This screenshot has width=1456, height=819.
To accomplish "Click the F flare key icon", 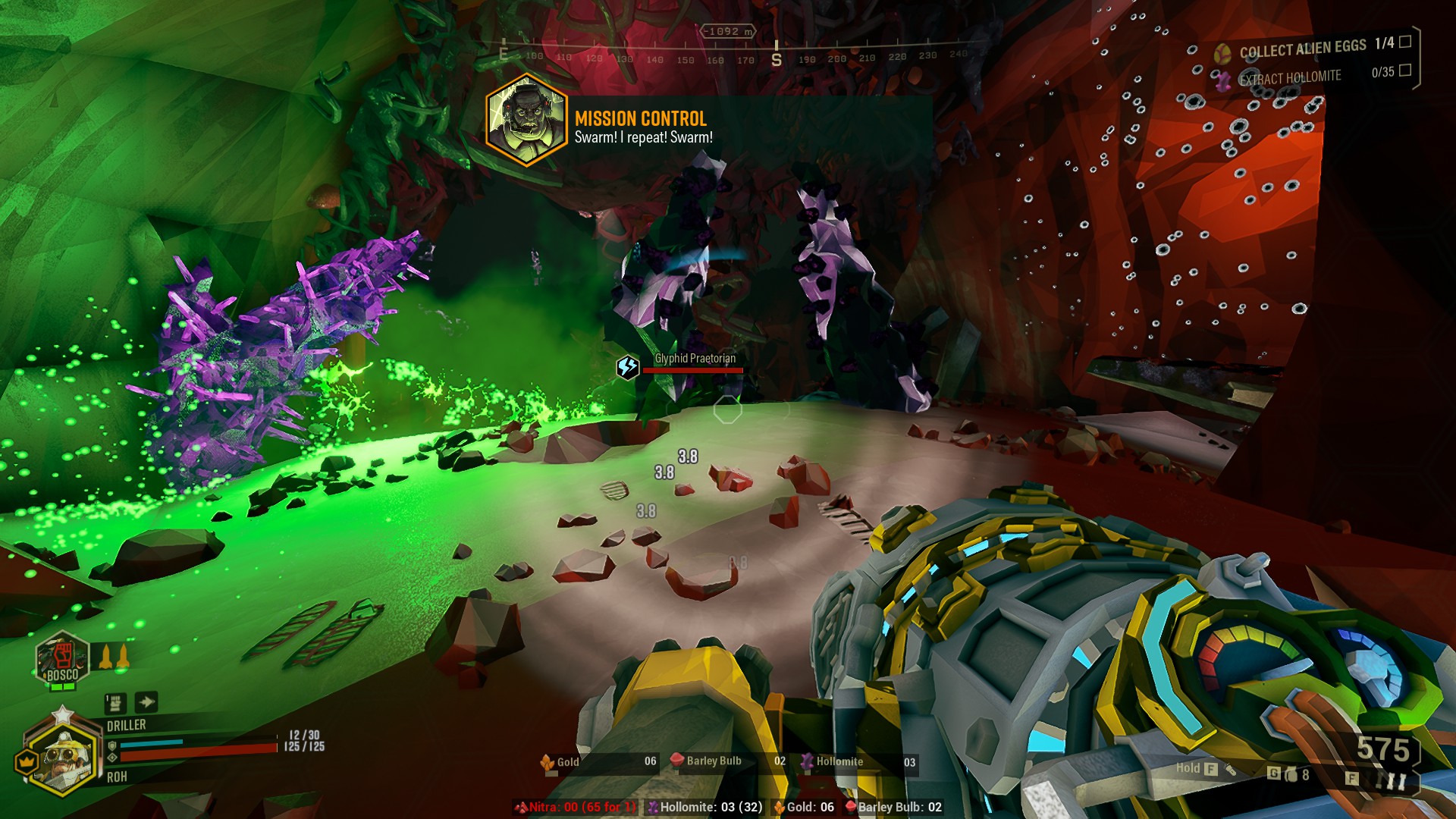I will [1352, 778].
